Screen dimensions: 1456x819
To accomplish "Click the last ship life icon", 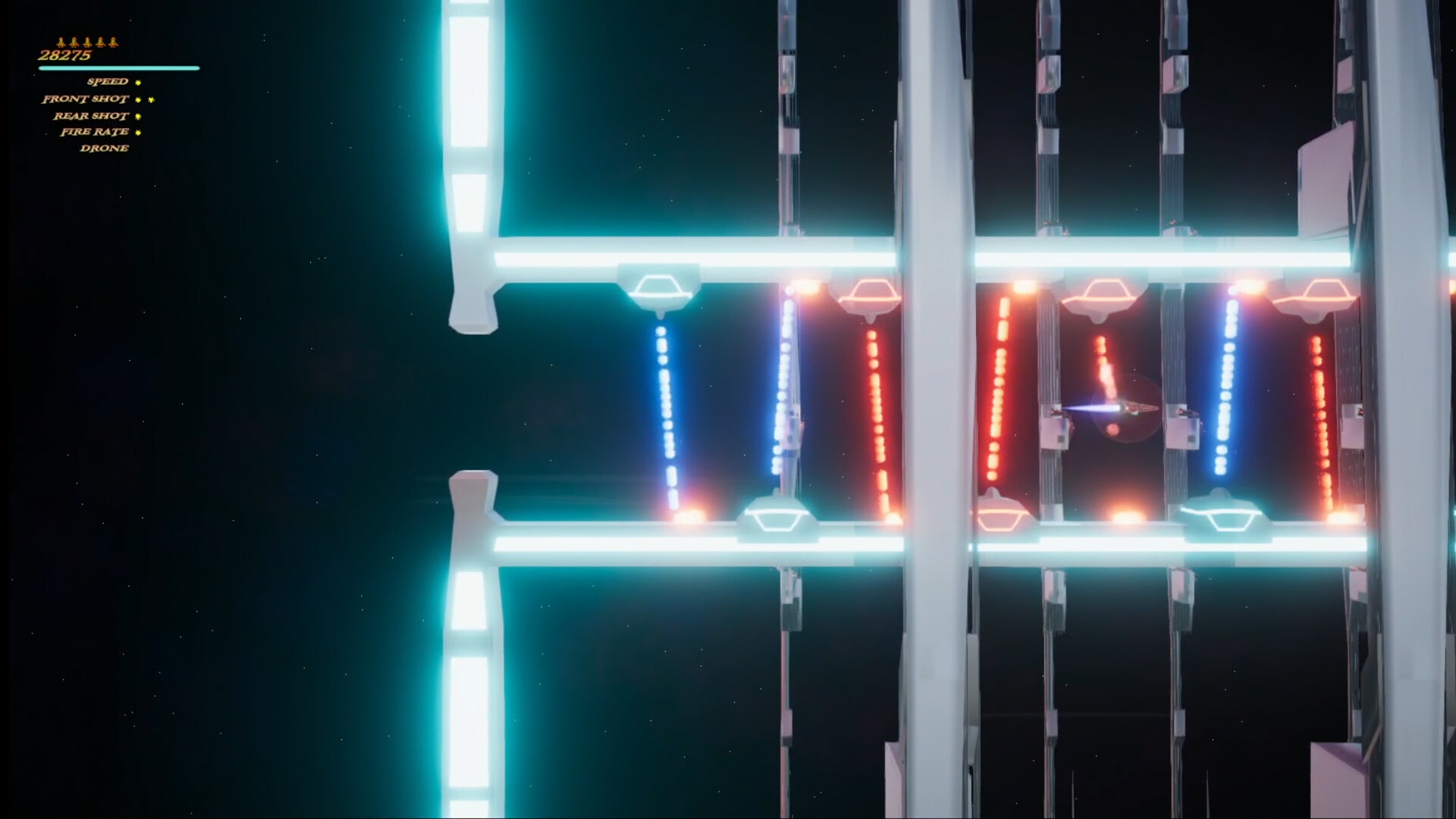I will 113,42.
